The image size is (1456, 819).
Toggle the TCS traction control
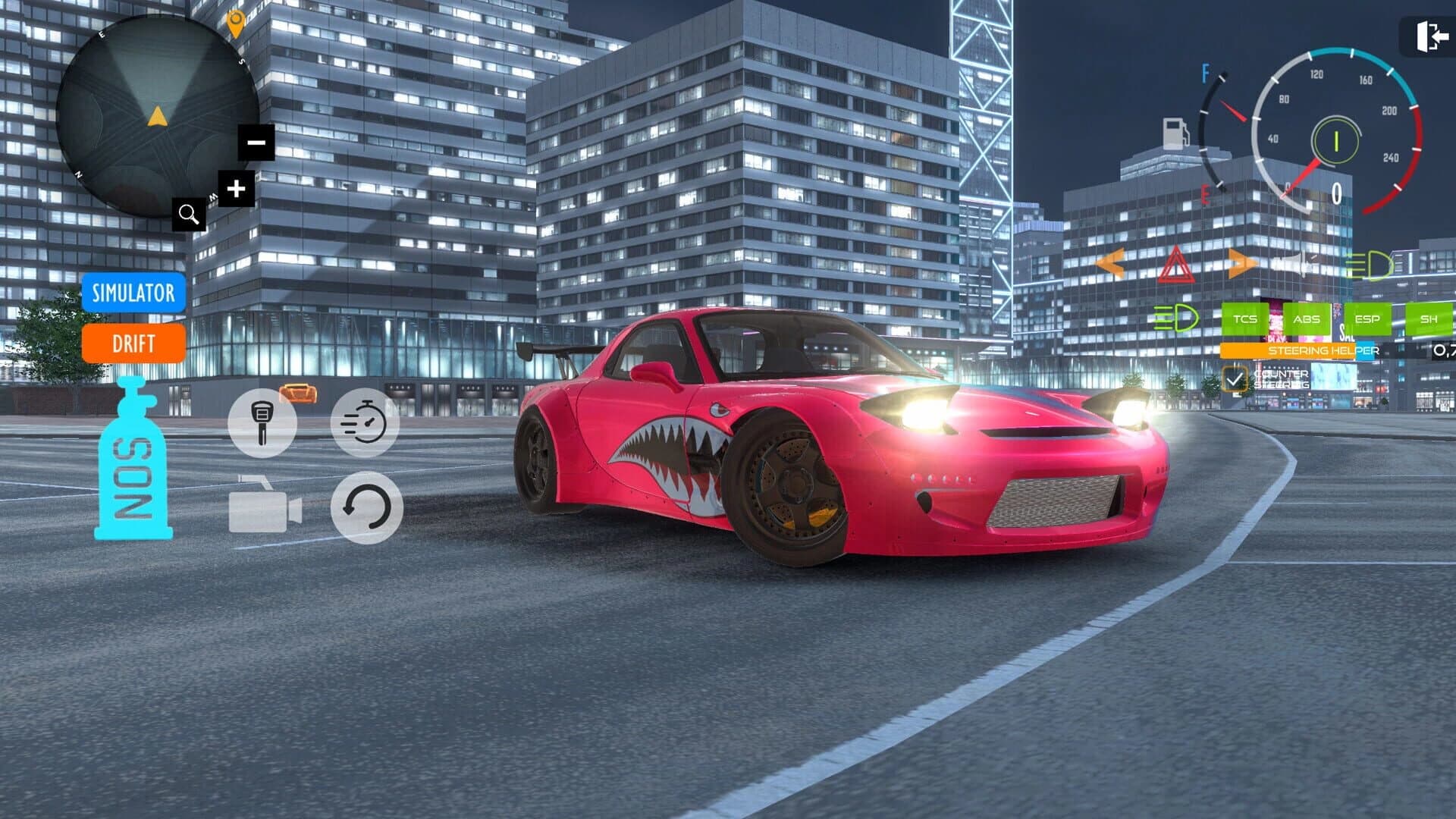(1244, 318)
